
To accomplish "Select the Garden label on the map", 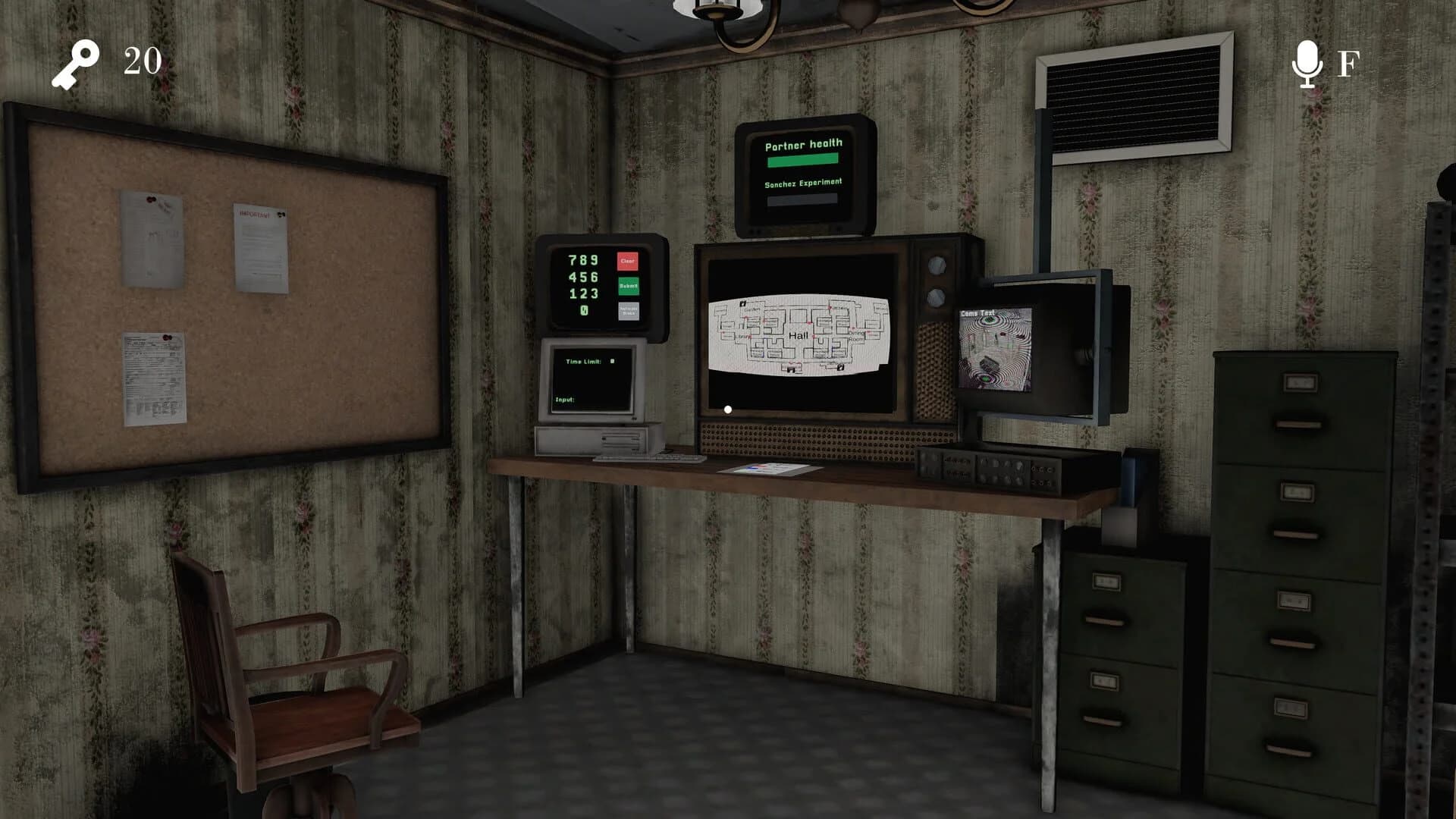I will pyautogui.click(x=752, y=309).
